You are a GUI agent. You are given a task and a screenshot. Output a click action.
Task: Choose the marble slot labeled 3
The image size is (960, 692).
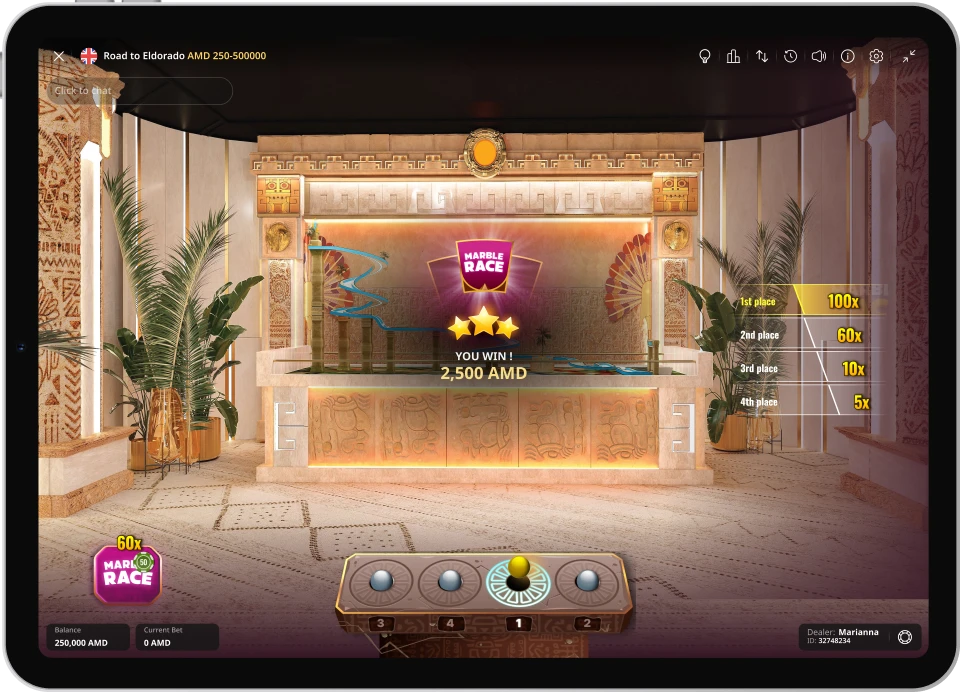(382, 583)
